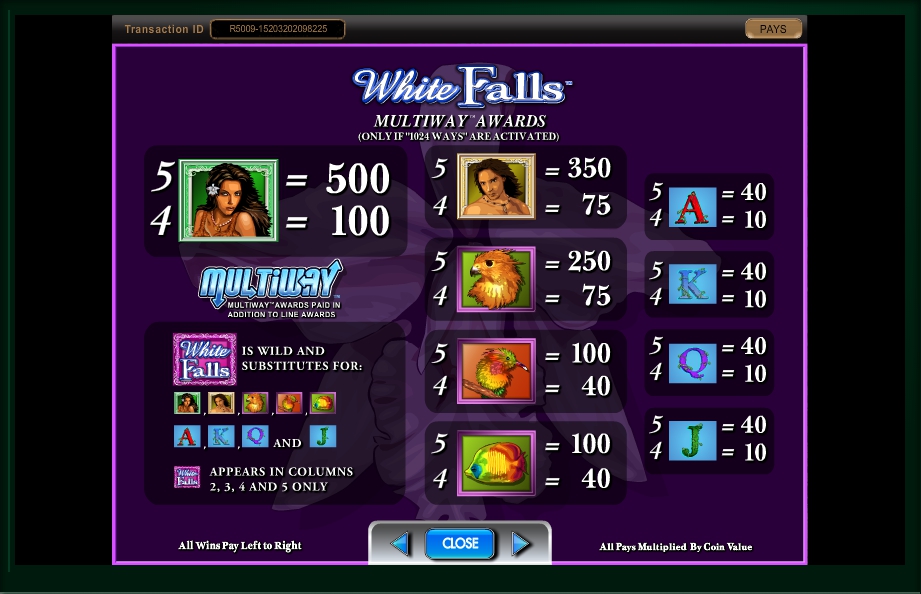Close the White Falls paytable

tap(460, 543)
